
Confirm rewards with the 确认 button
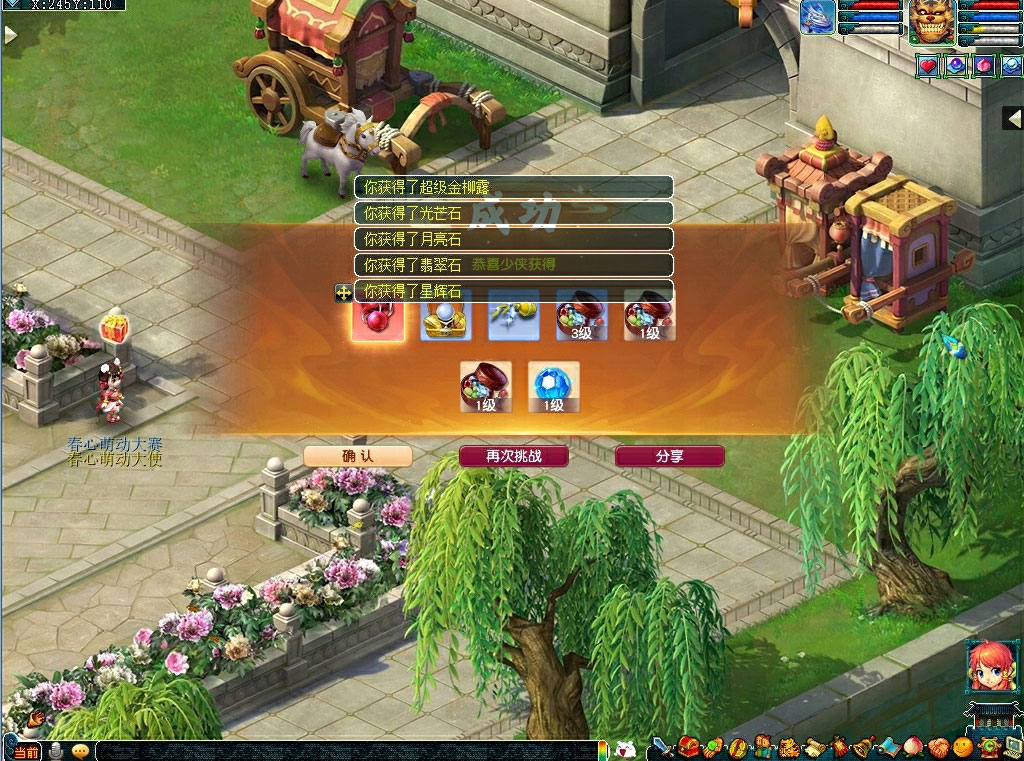click(x=357, y=456)
